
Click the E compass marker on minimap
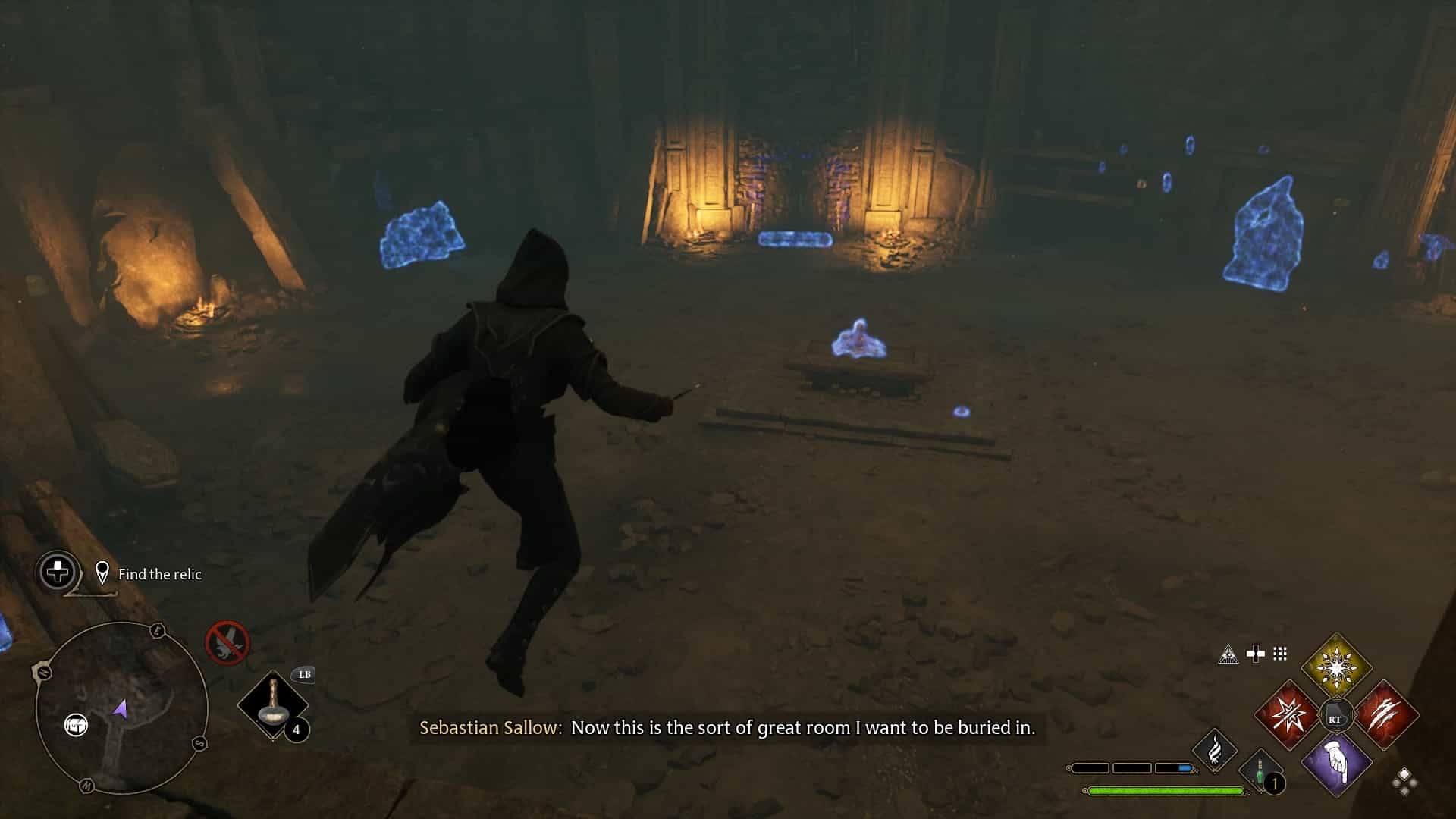click(157, 630)
